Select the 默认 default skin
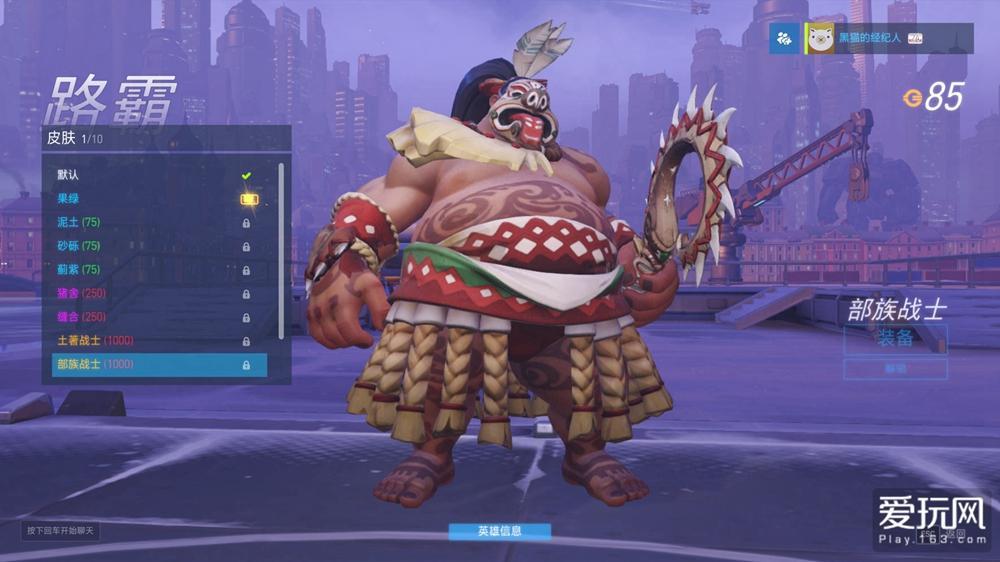Viewport: 1000px width, 562px height. point(150,175)
